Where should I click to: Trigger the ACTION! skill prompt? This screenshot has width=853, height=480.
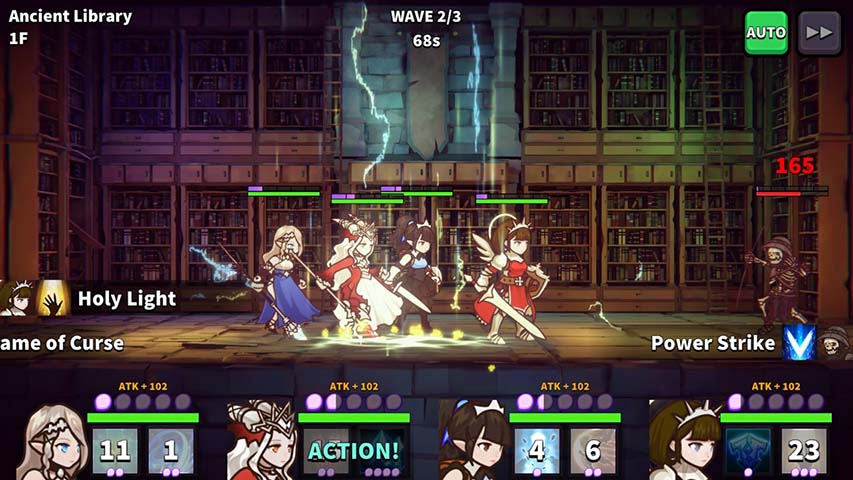click(353, 450)
